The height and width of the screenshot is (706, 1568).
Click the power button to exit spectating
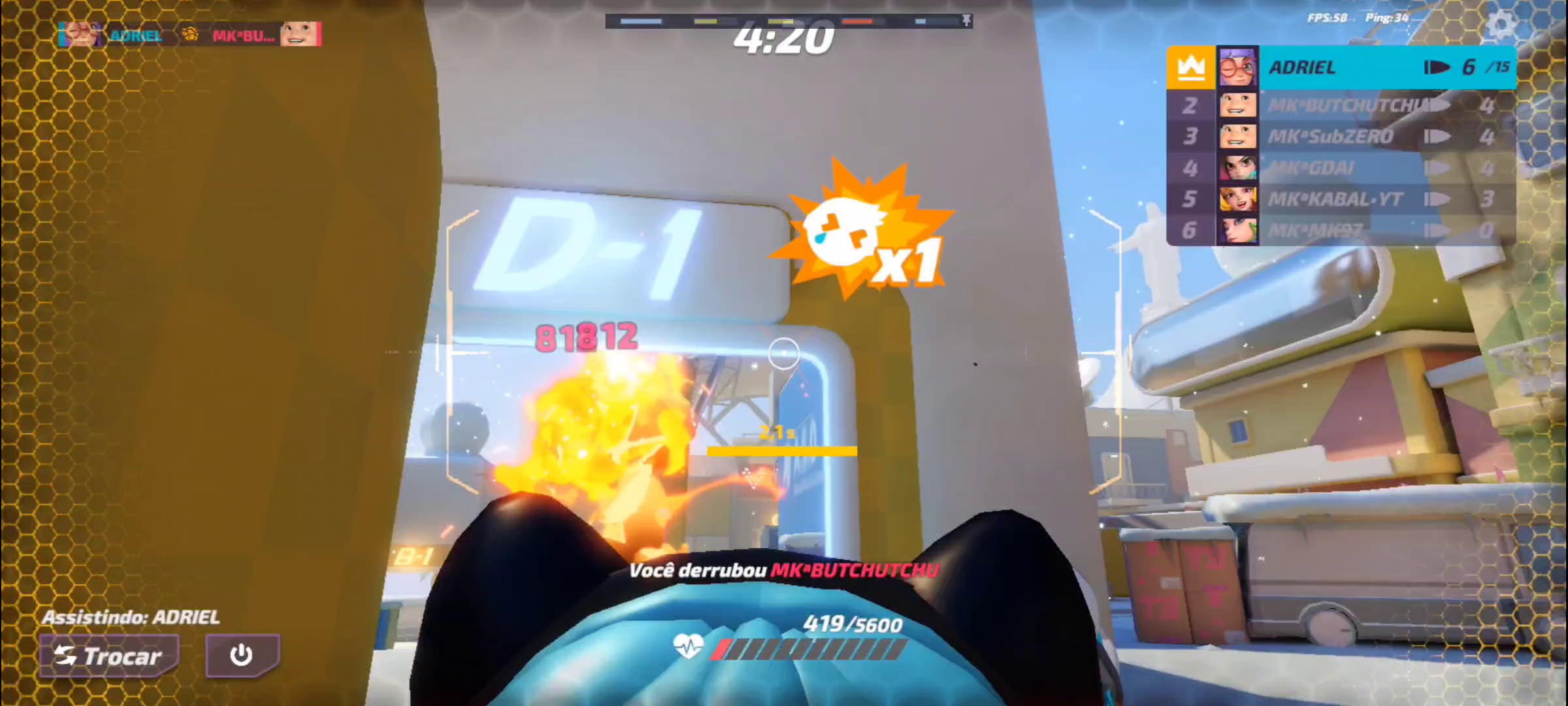242,656
